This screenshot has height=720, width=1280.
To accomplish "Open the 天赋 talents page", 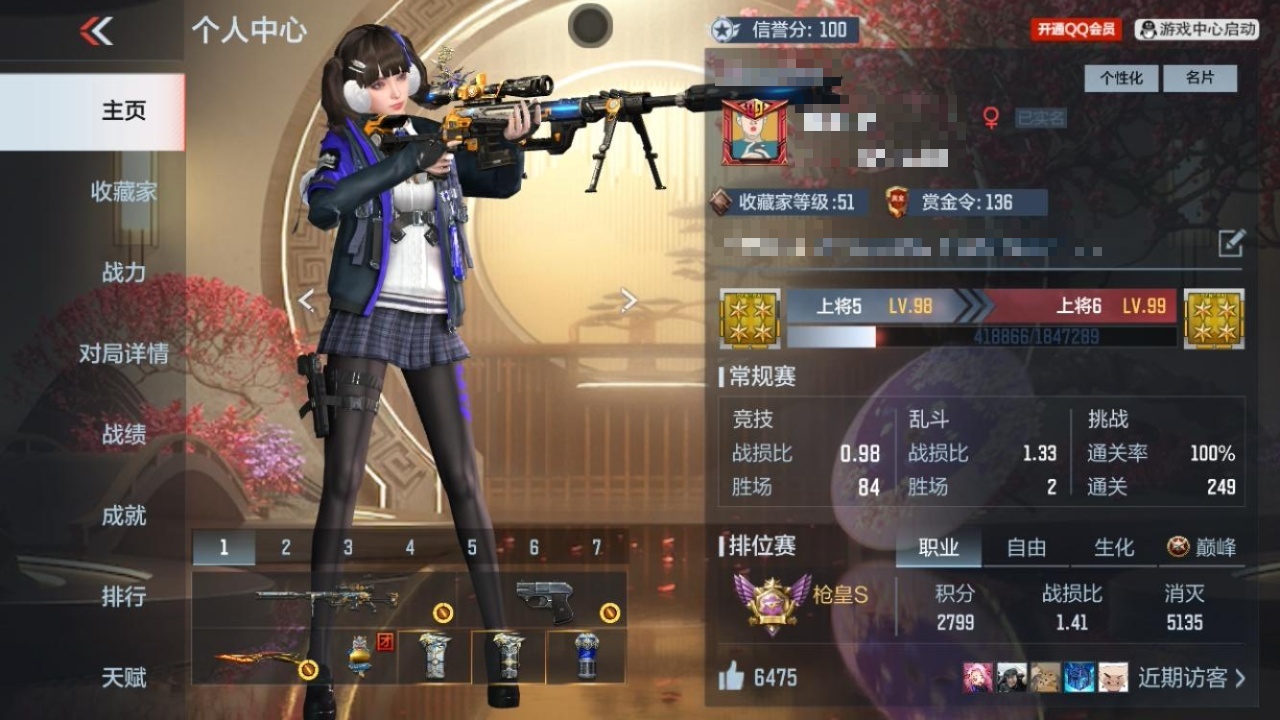I will 123,678.
